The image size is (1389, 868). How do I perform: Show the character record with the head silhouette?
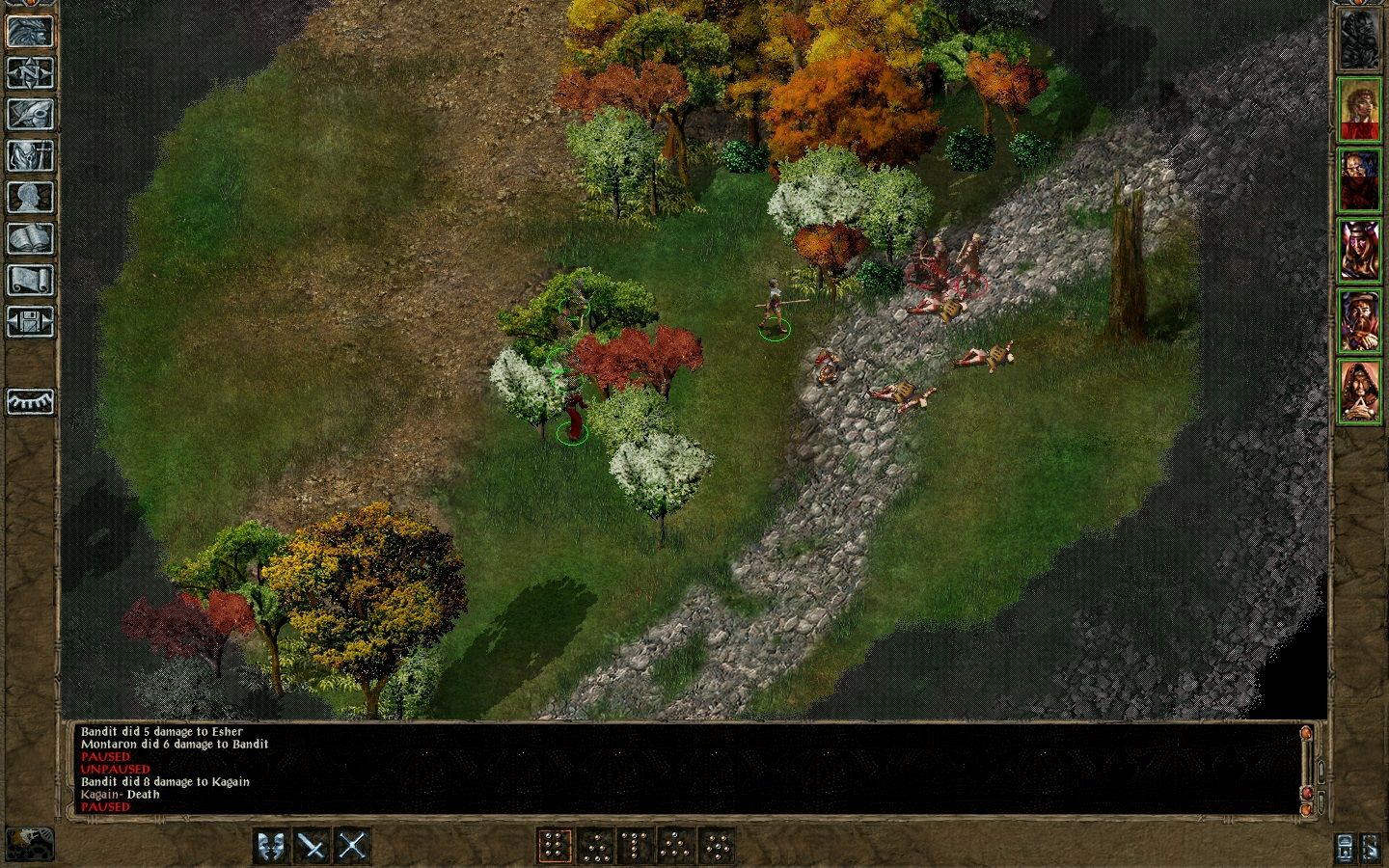click(x=30, y=197)
